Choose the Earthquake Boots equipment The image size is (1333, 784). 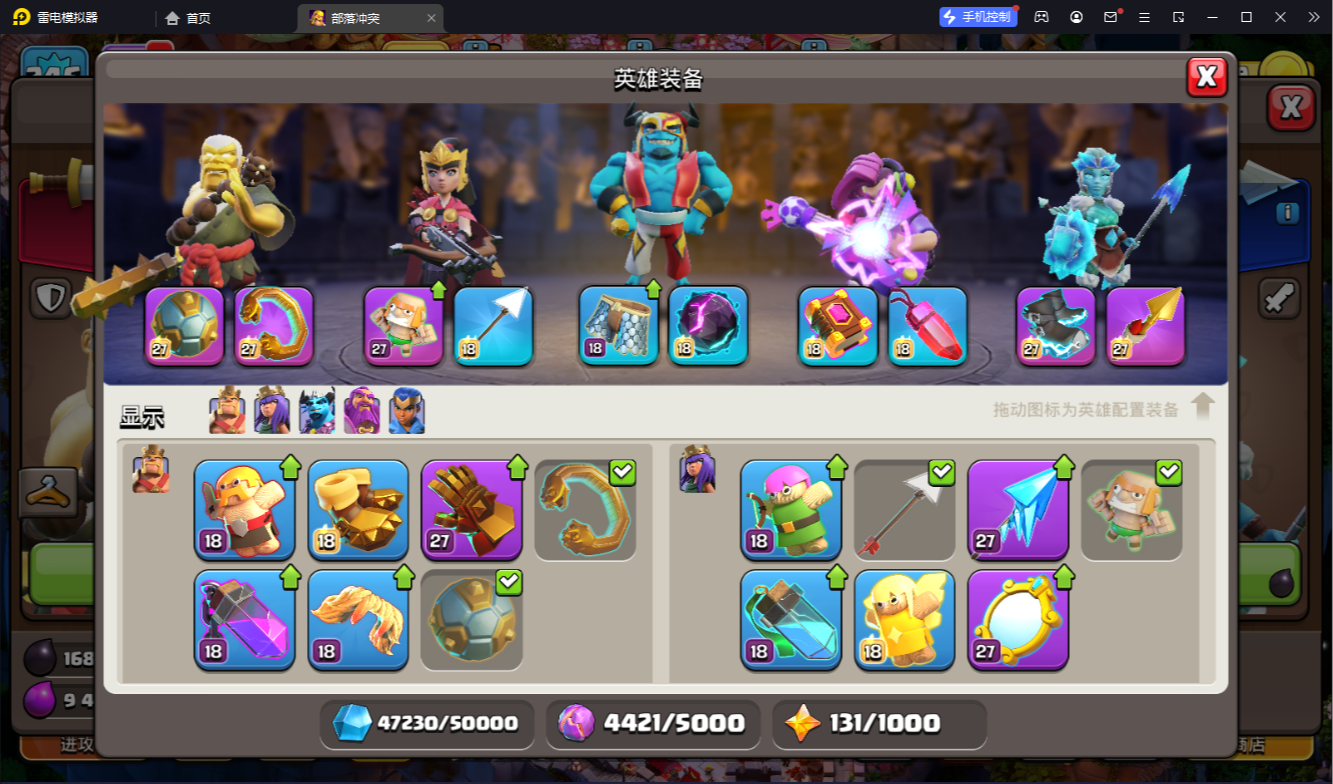pos(358,510)
